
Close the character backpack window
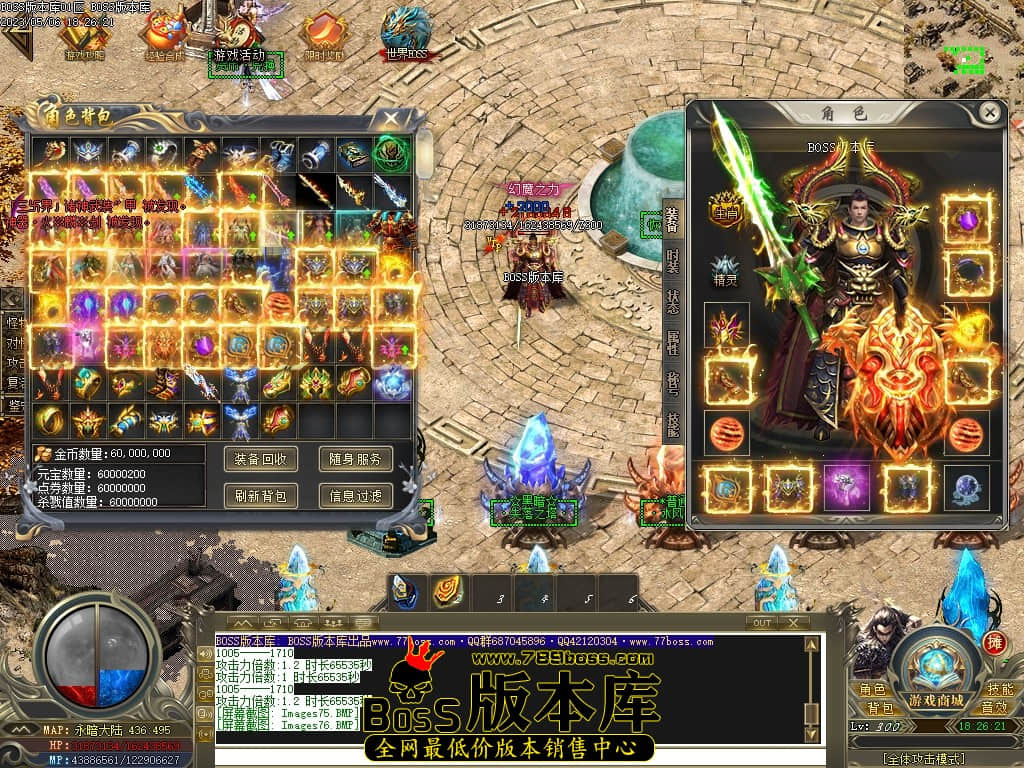point(396,118)
